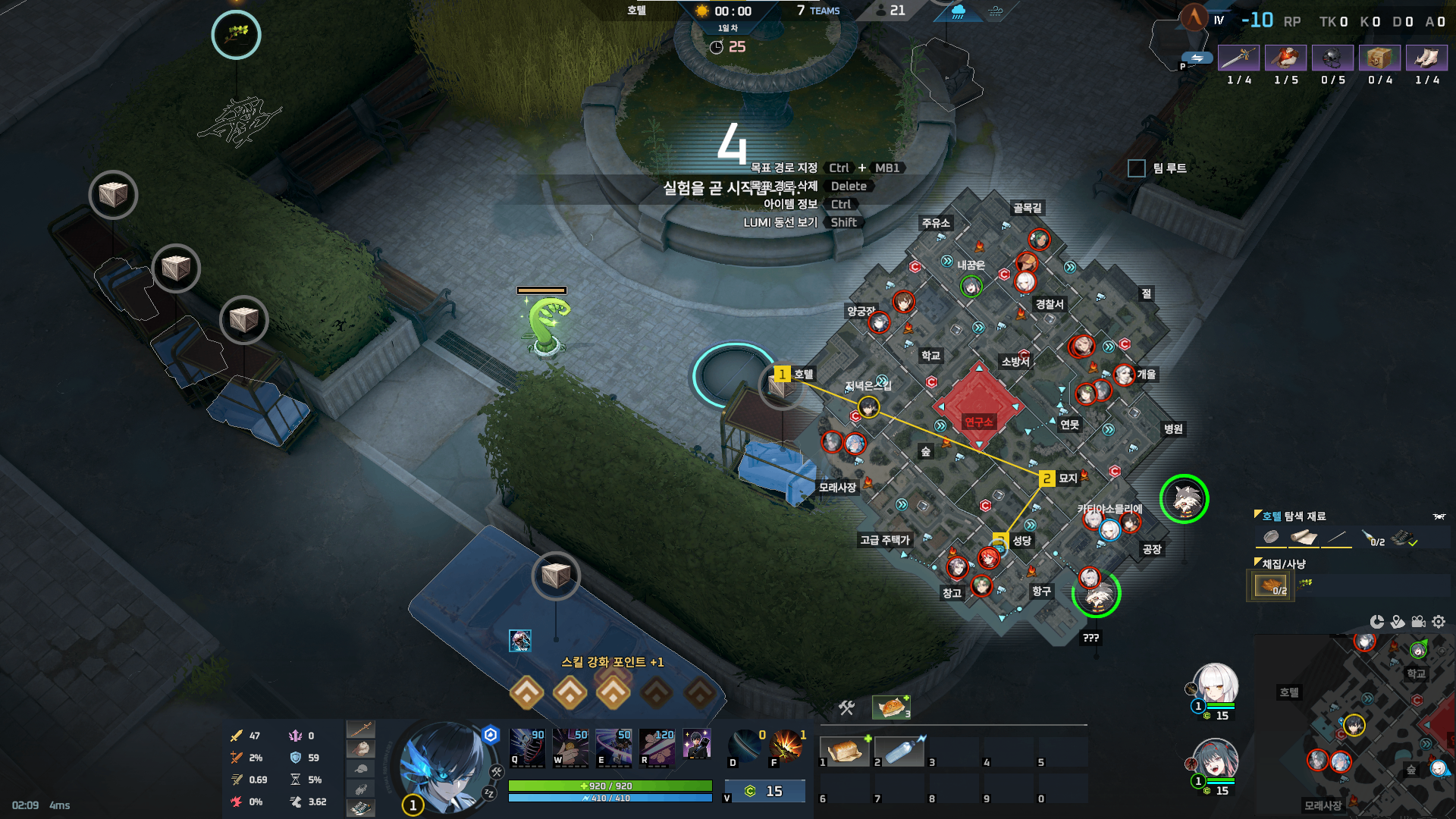
Task: Use the weapon skill in slot D
Action: click(745, 746)
